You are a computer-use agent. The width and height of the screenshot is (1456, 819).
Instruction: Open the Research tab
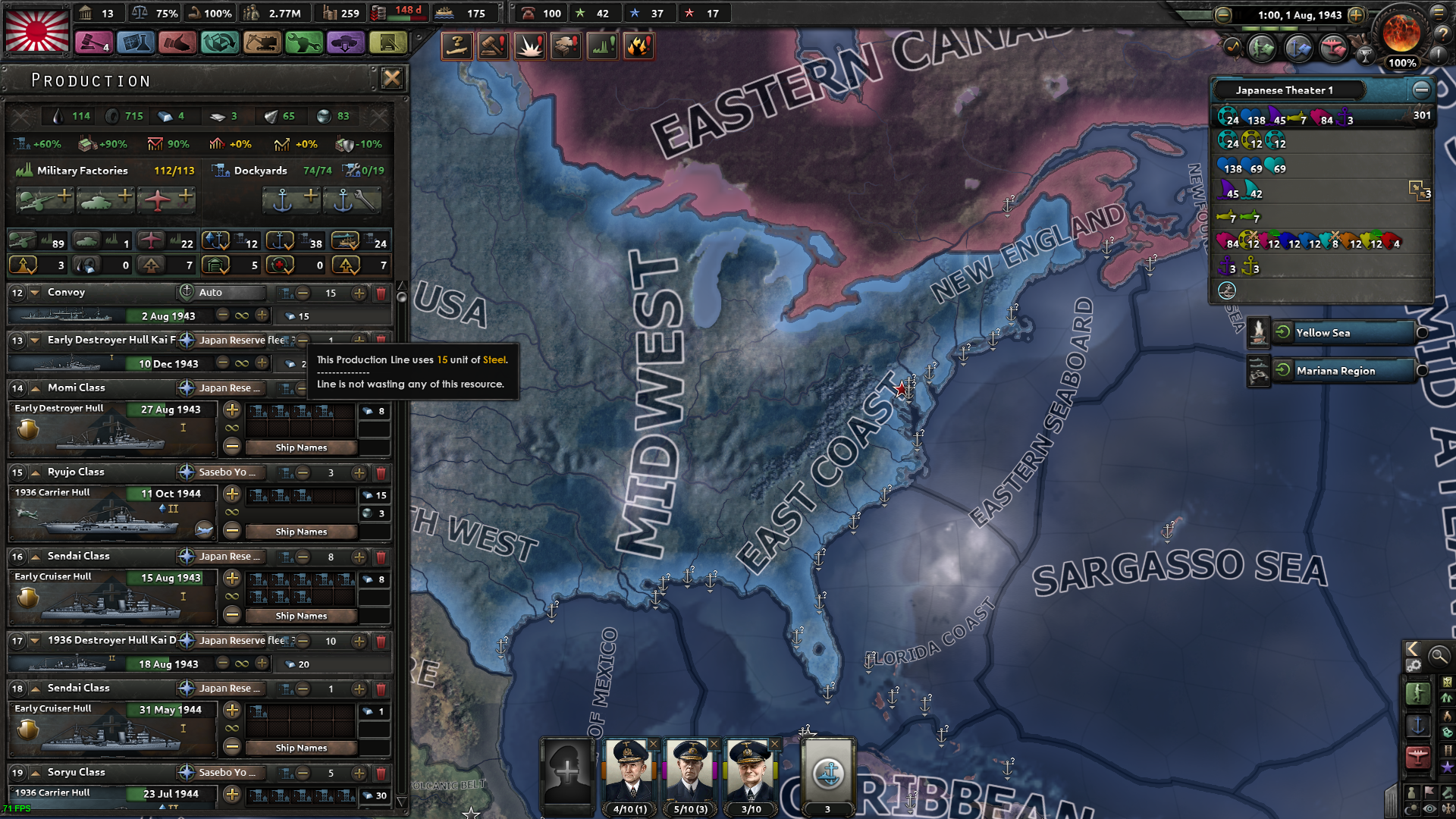point(135,43)
